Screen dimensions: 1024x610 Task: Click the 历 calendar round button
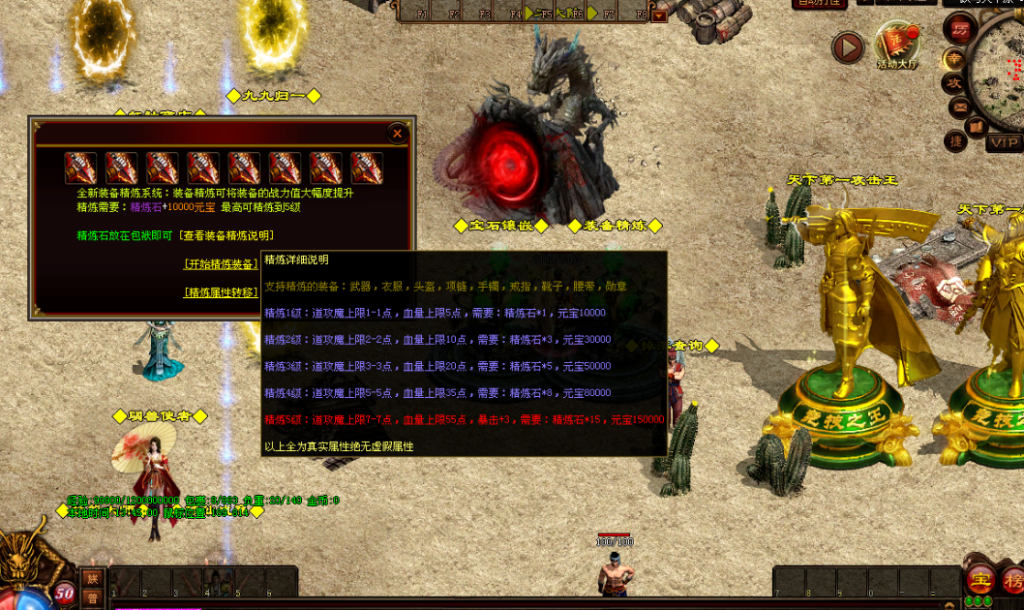tap(959, 30)
